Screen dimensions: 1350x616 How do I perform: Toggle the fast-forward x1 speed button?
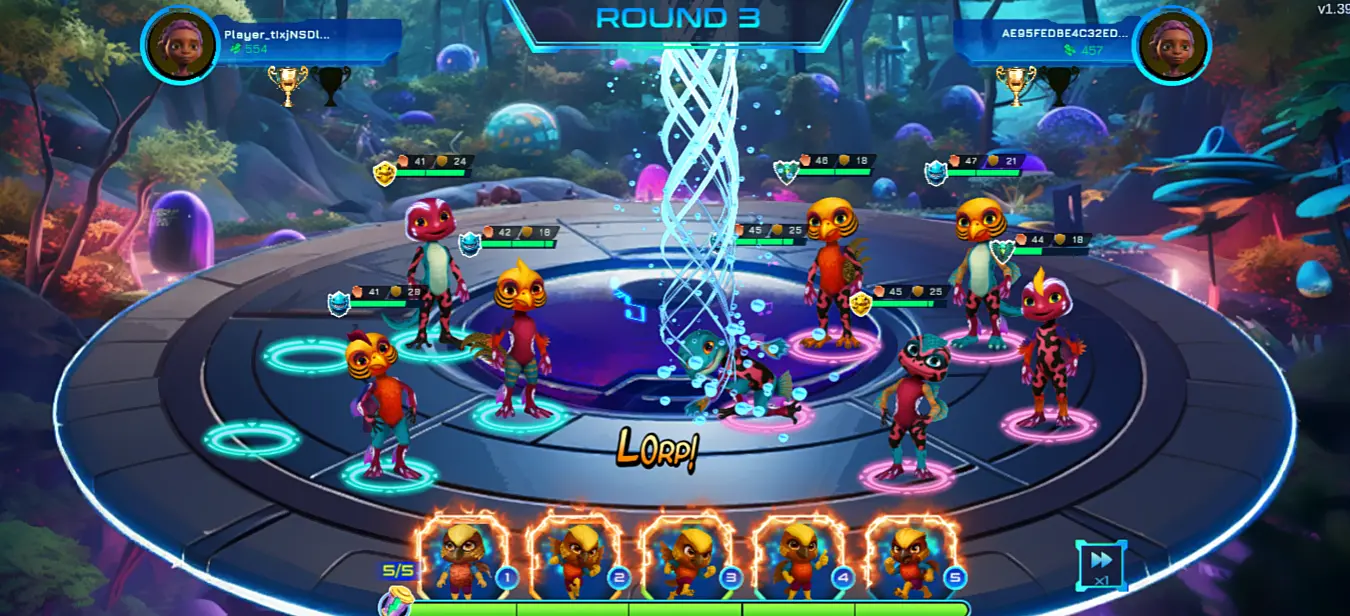coord(1101,565)
